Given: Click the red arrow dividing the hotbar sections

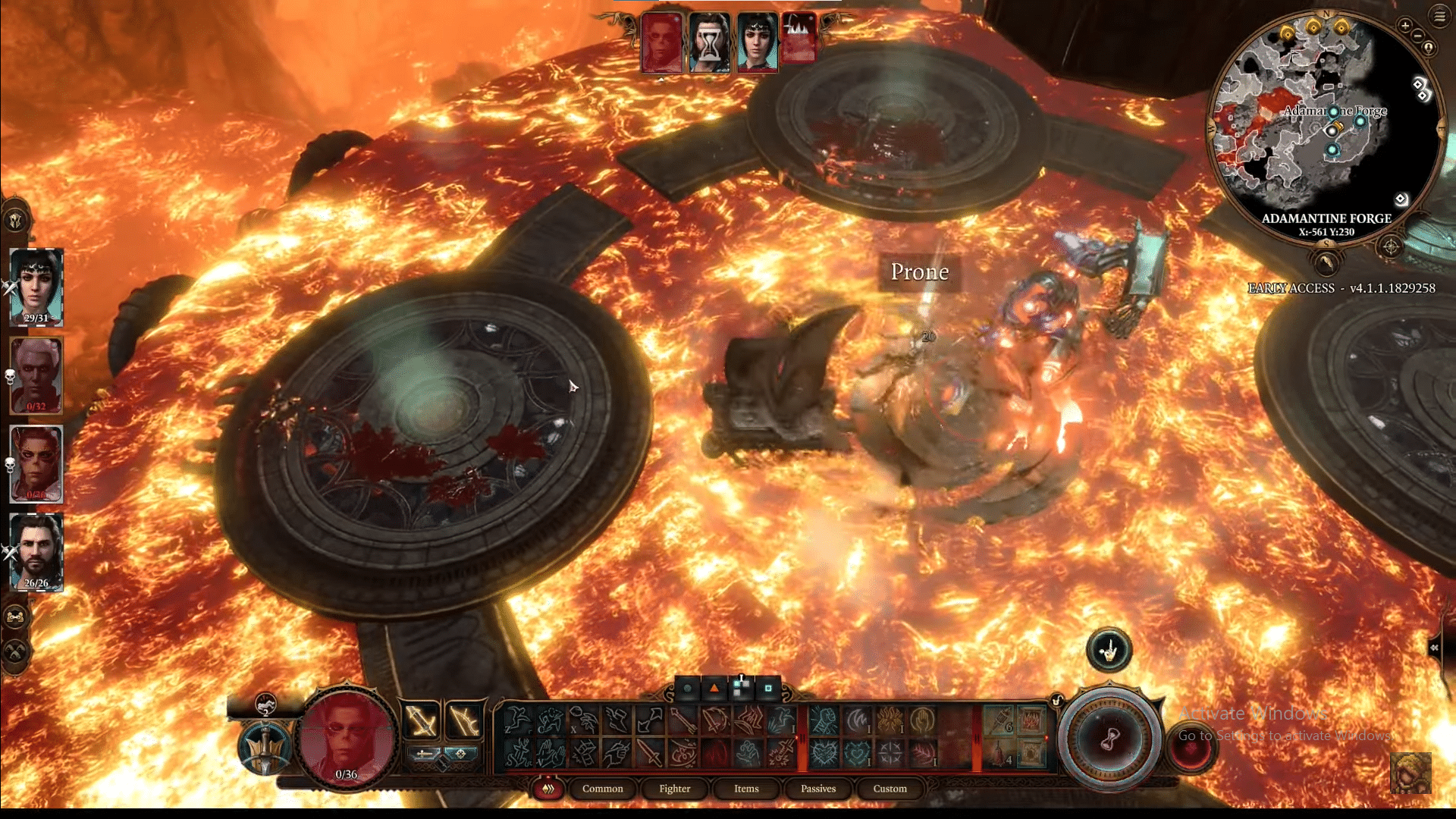Looking at the screenshot, I should [x=801, y=737].
